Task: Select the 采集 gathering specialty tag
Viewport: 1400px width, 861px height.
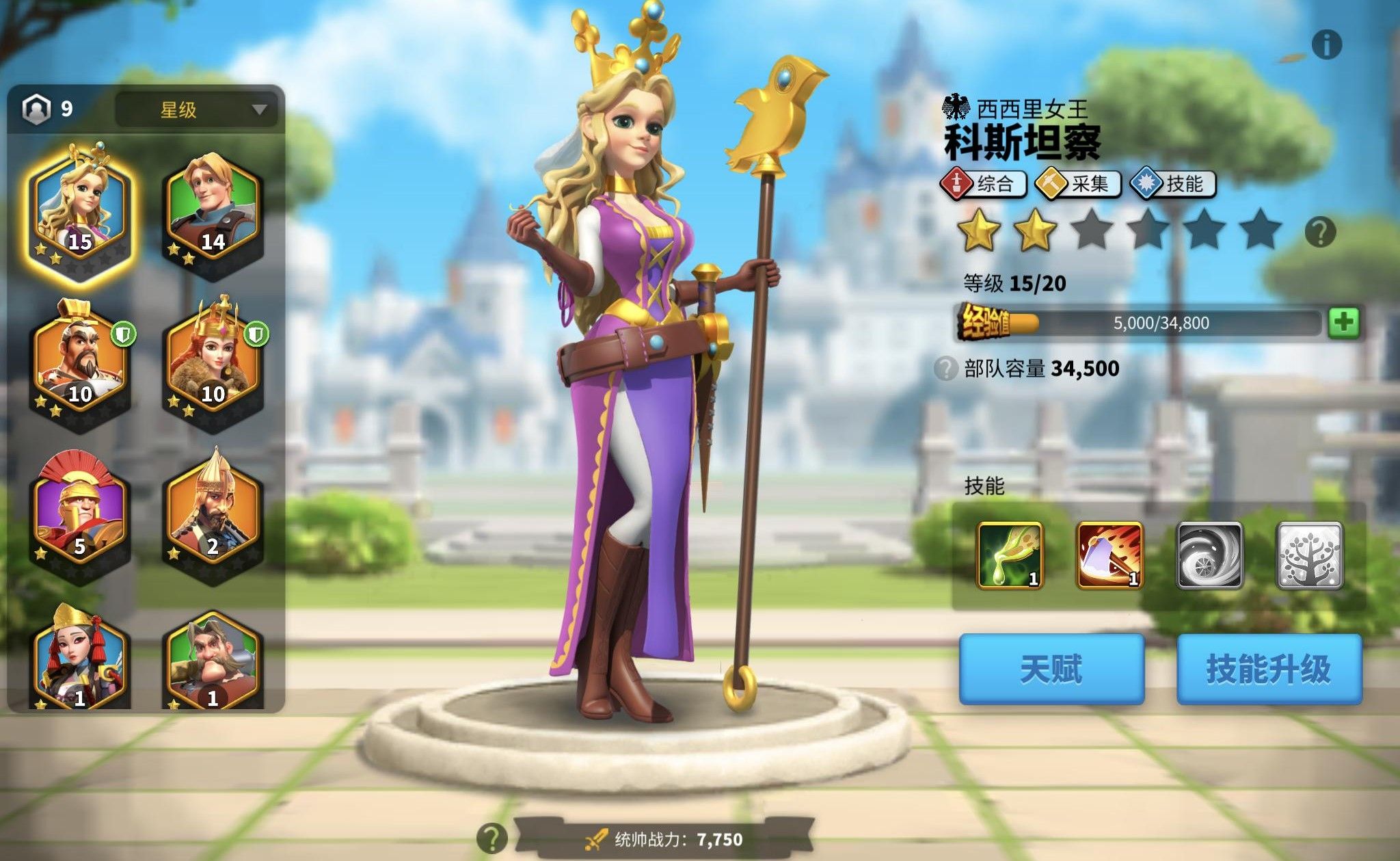Action: [1077, 183]
